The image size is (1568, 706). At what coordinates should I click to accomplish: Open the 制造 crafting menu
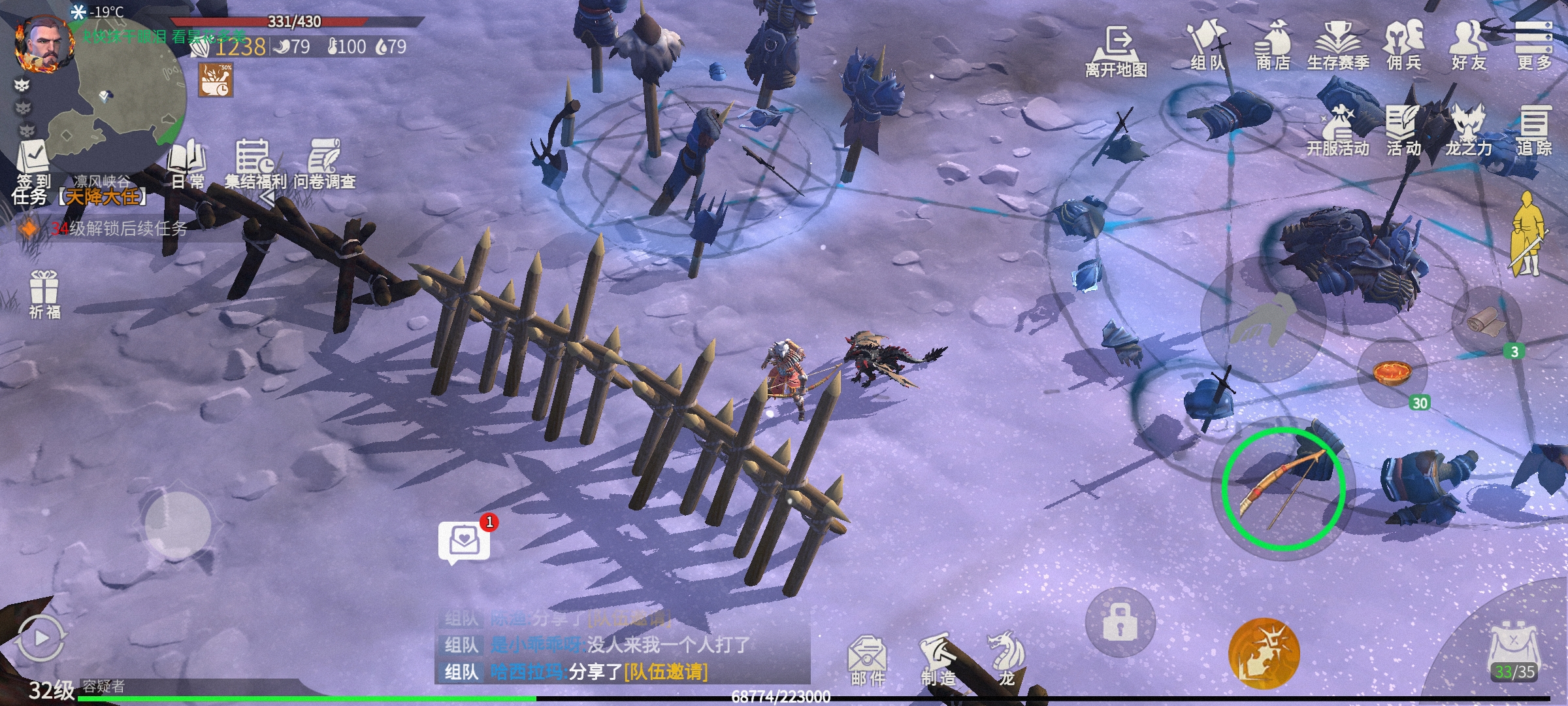(938, 659)
